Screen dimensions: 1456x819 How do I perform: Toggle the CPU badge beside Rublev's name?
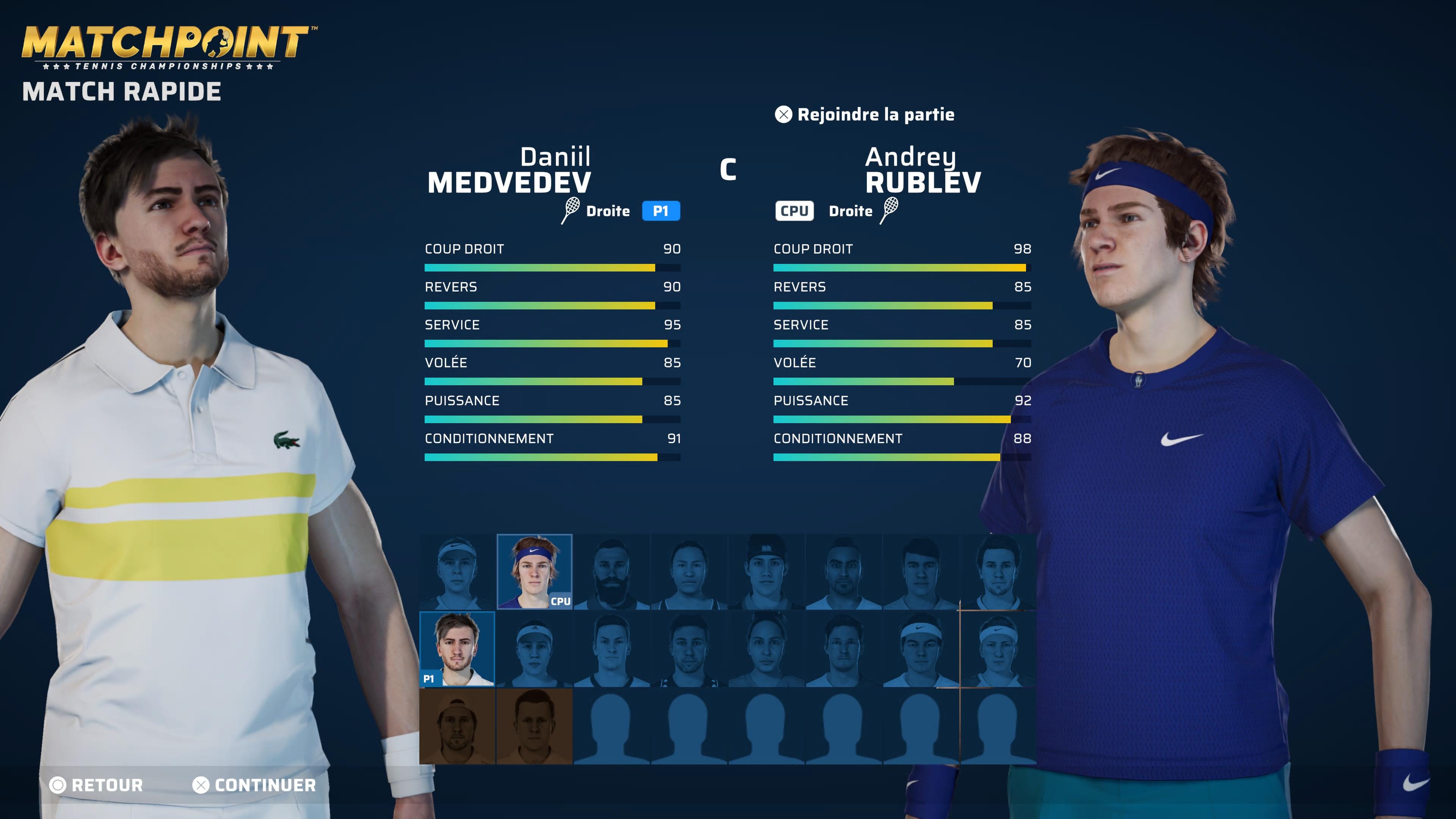coord(794,211)
